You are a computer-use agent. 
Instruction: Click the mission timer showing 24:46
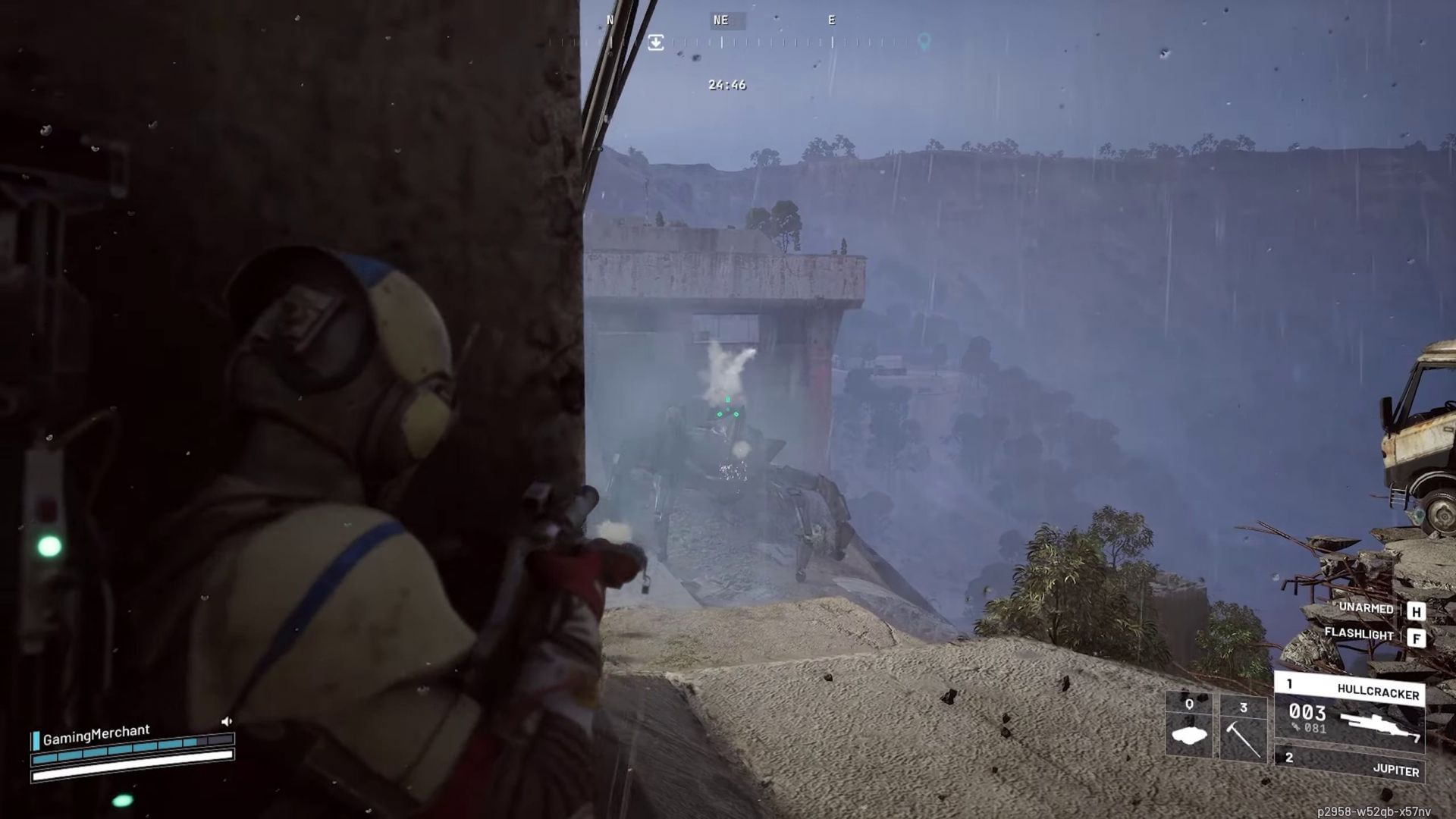727,84
